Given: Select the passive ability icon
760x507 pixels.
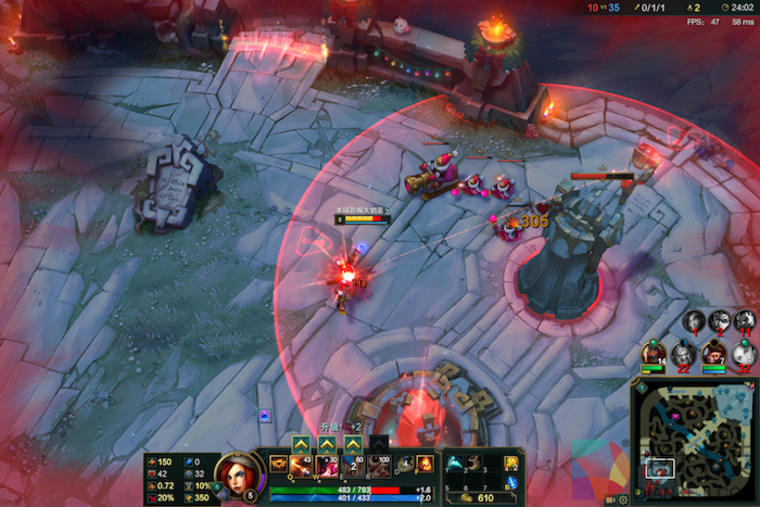Looking at the screenshot, I should 278,464.
